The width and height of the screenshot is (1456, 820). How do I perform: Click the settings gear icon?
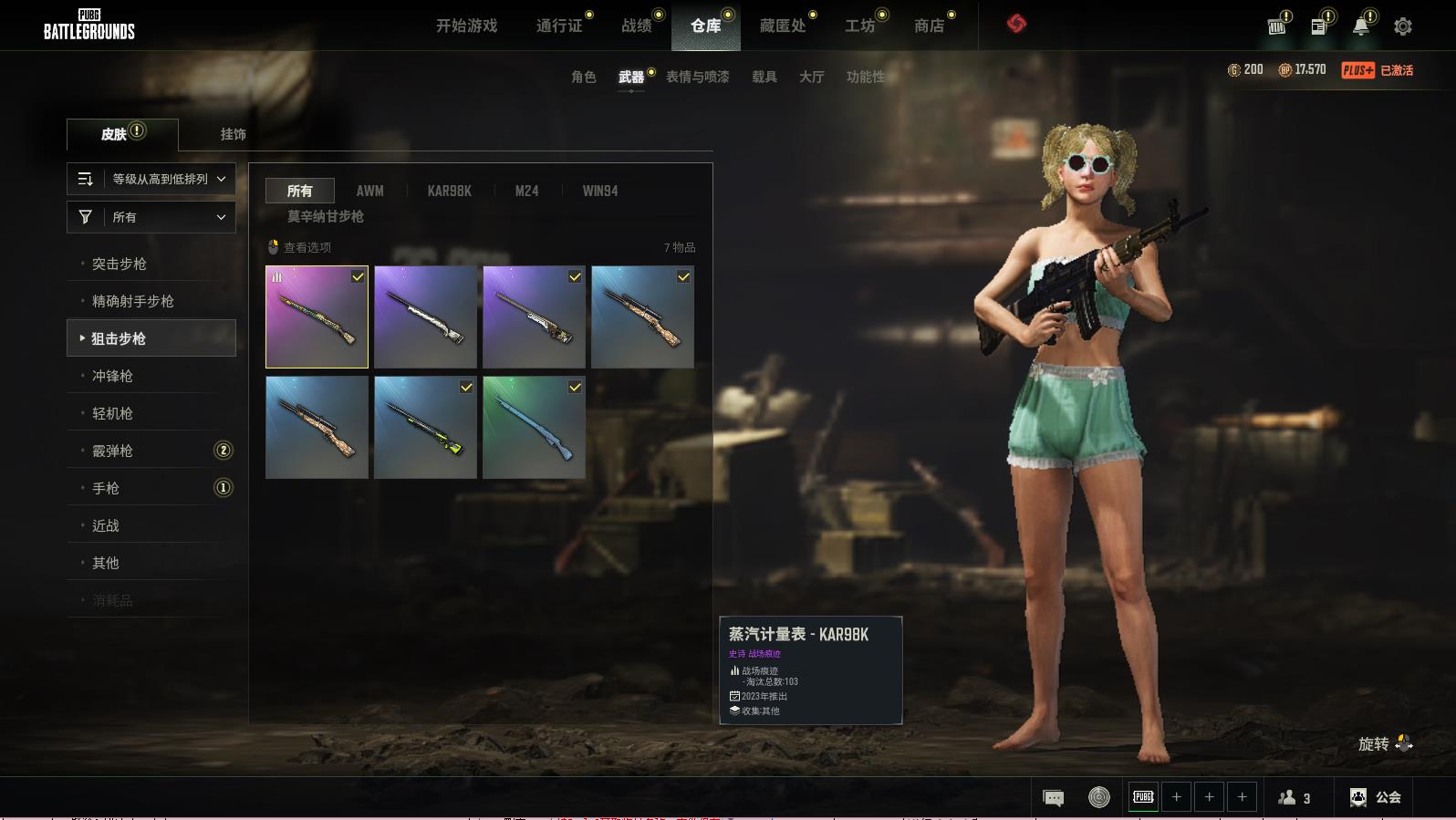click(x=1403, y=26)
